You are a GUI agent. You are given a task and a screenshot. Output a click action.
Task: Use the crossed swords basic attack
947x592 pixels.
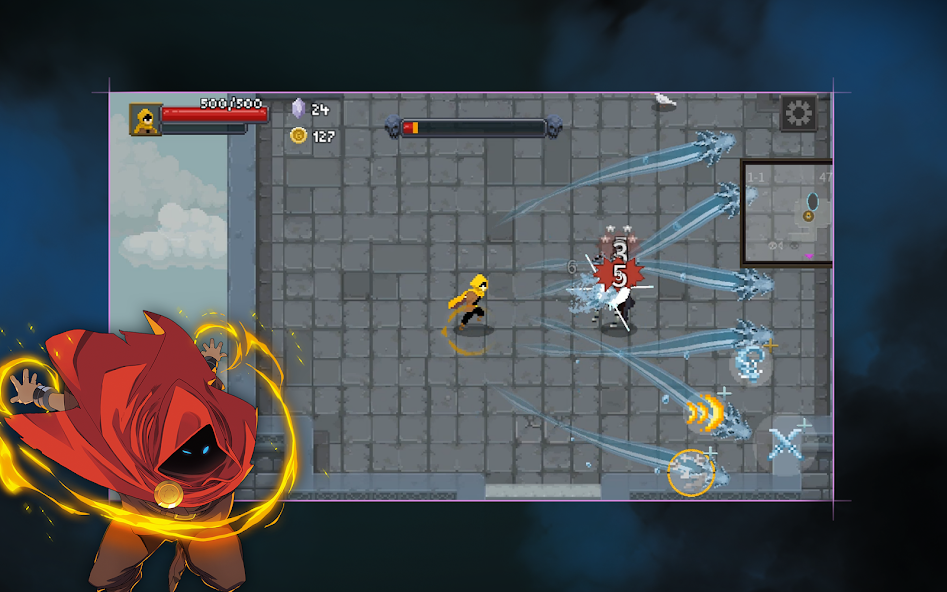[x=786, y=442]
